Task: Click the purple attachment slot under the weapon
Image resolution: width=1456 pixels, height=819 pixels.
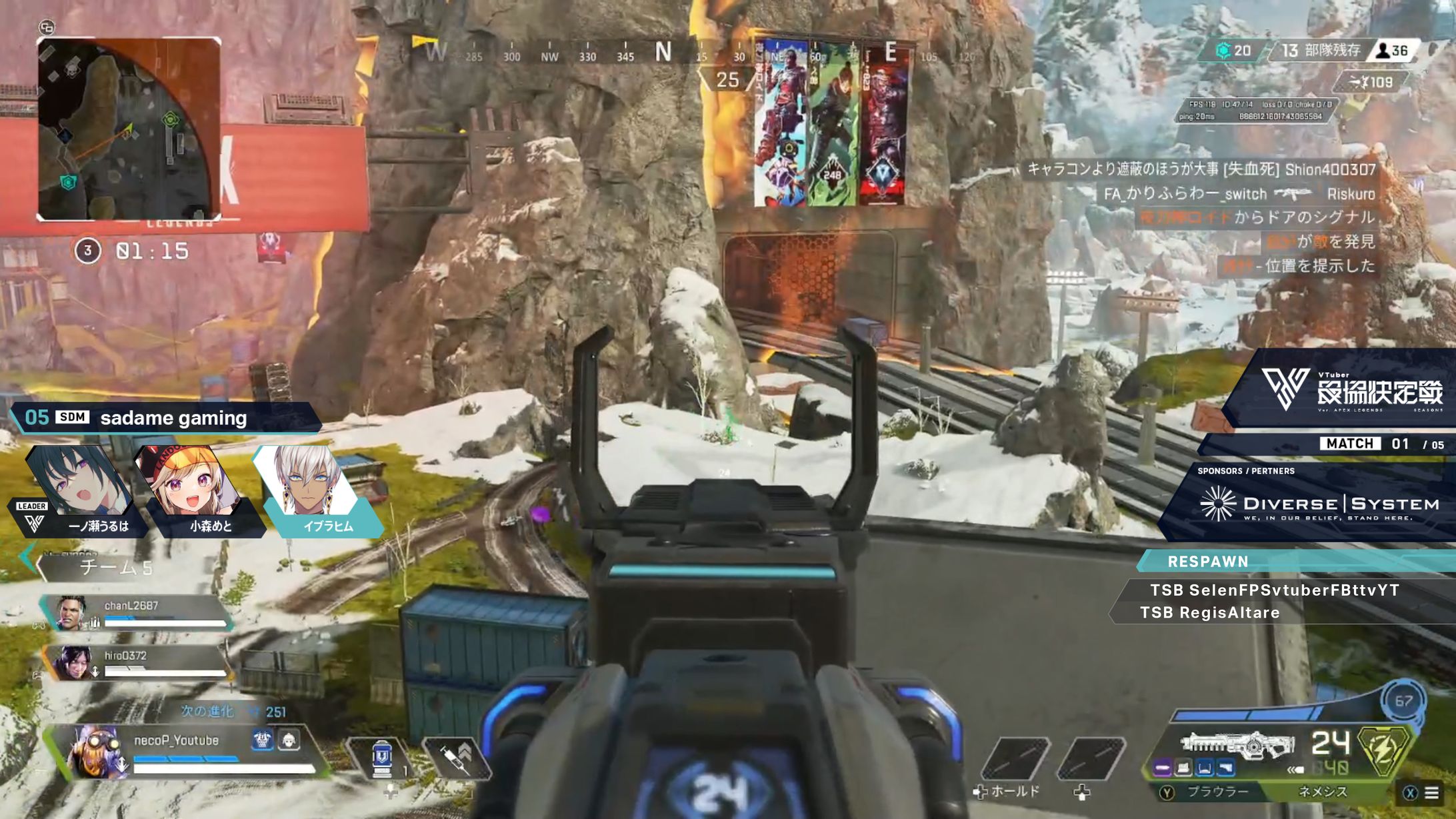Action: [x=1162, y=769]
